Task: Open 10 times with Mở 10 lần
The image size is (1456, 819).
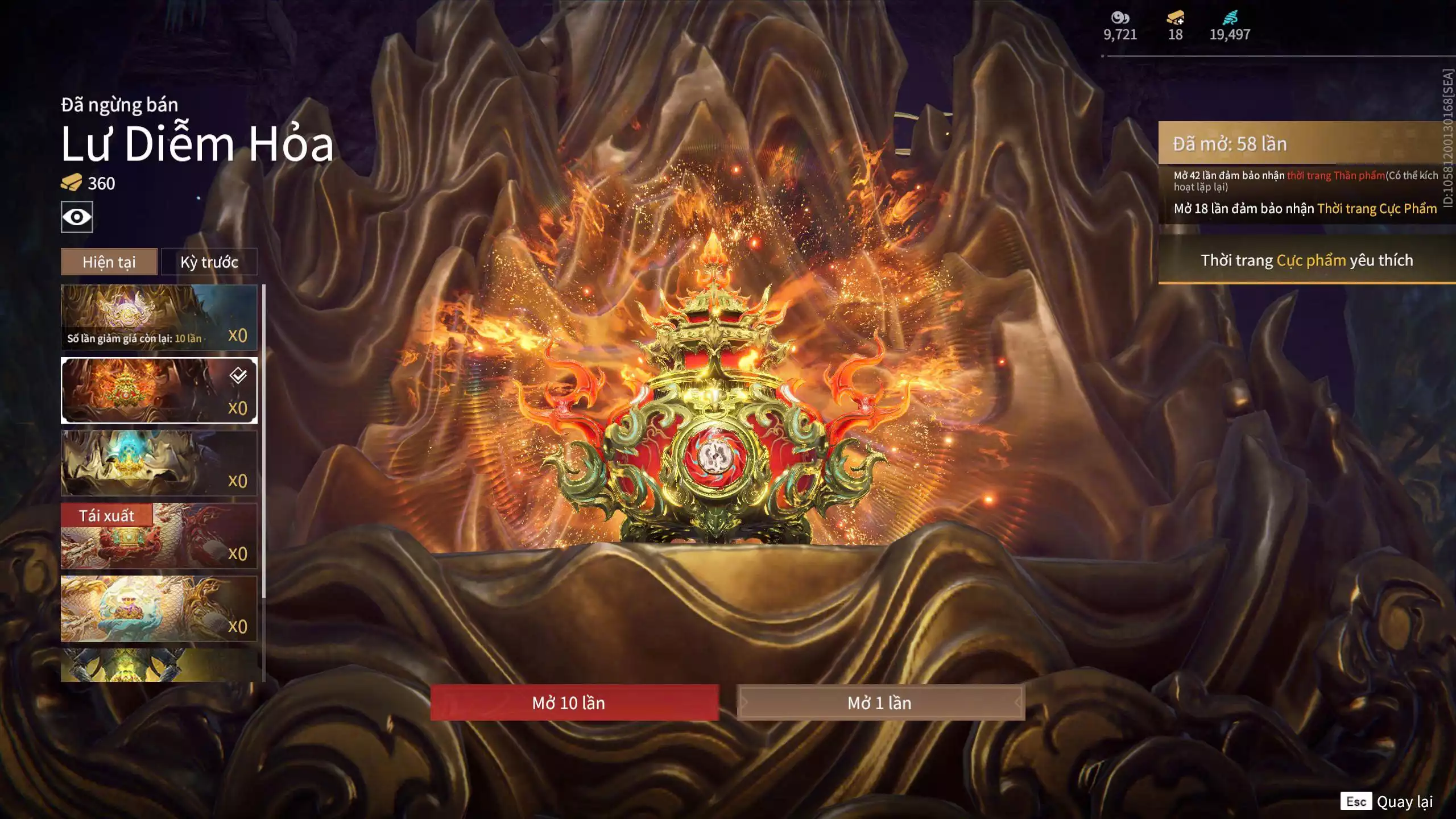Action: pos(574,703)
